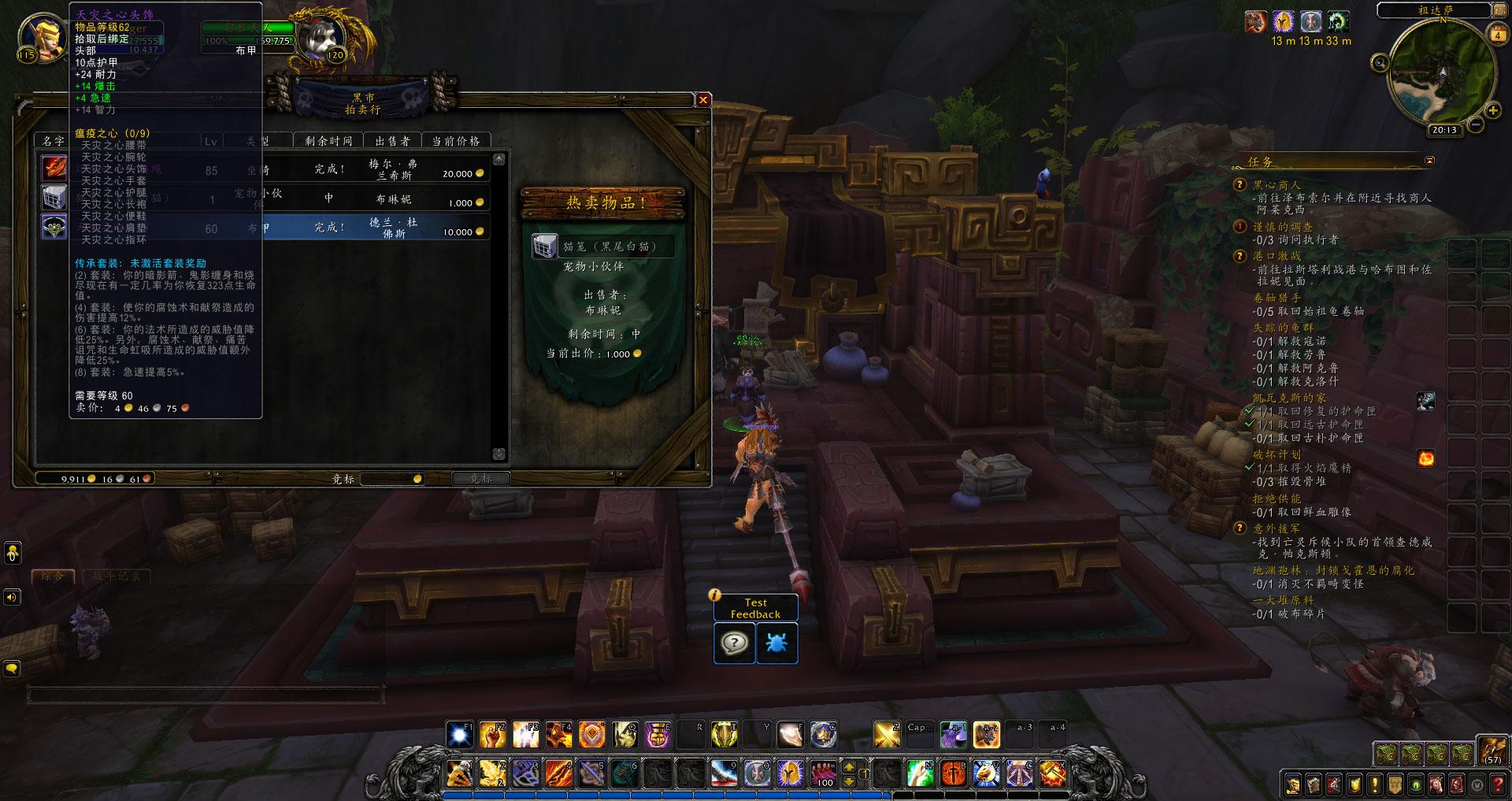Activate the golden fist ability on F2
This screenshot has height=801, width=1512.
493,735
